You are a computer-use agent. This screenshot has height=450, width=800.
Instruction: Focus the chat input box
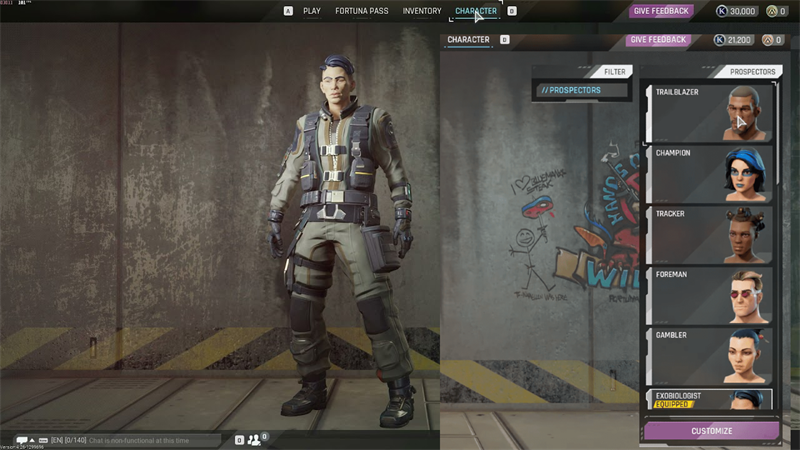pos(152,440)
